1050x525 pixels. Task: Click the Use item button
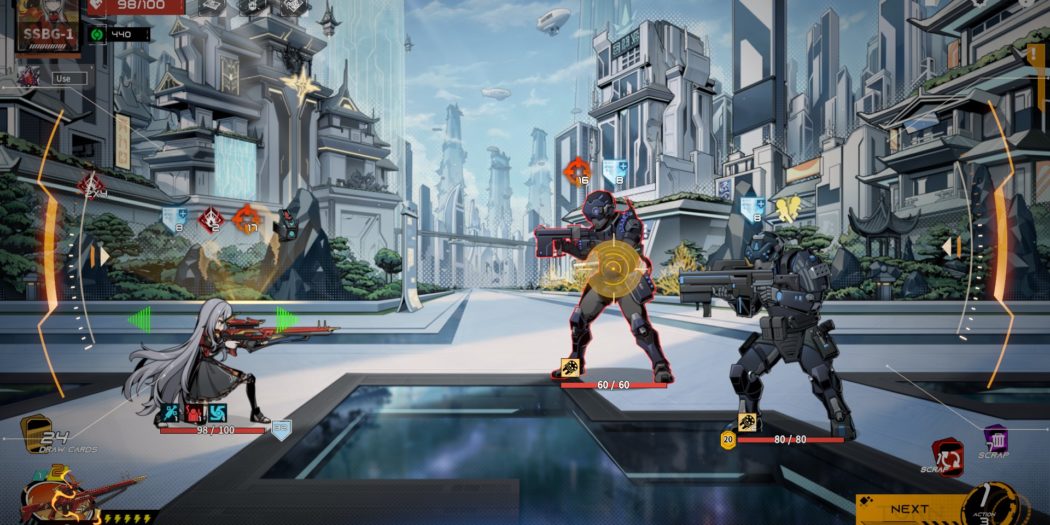tap(64, 77)
